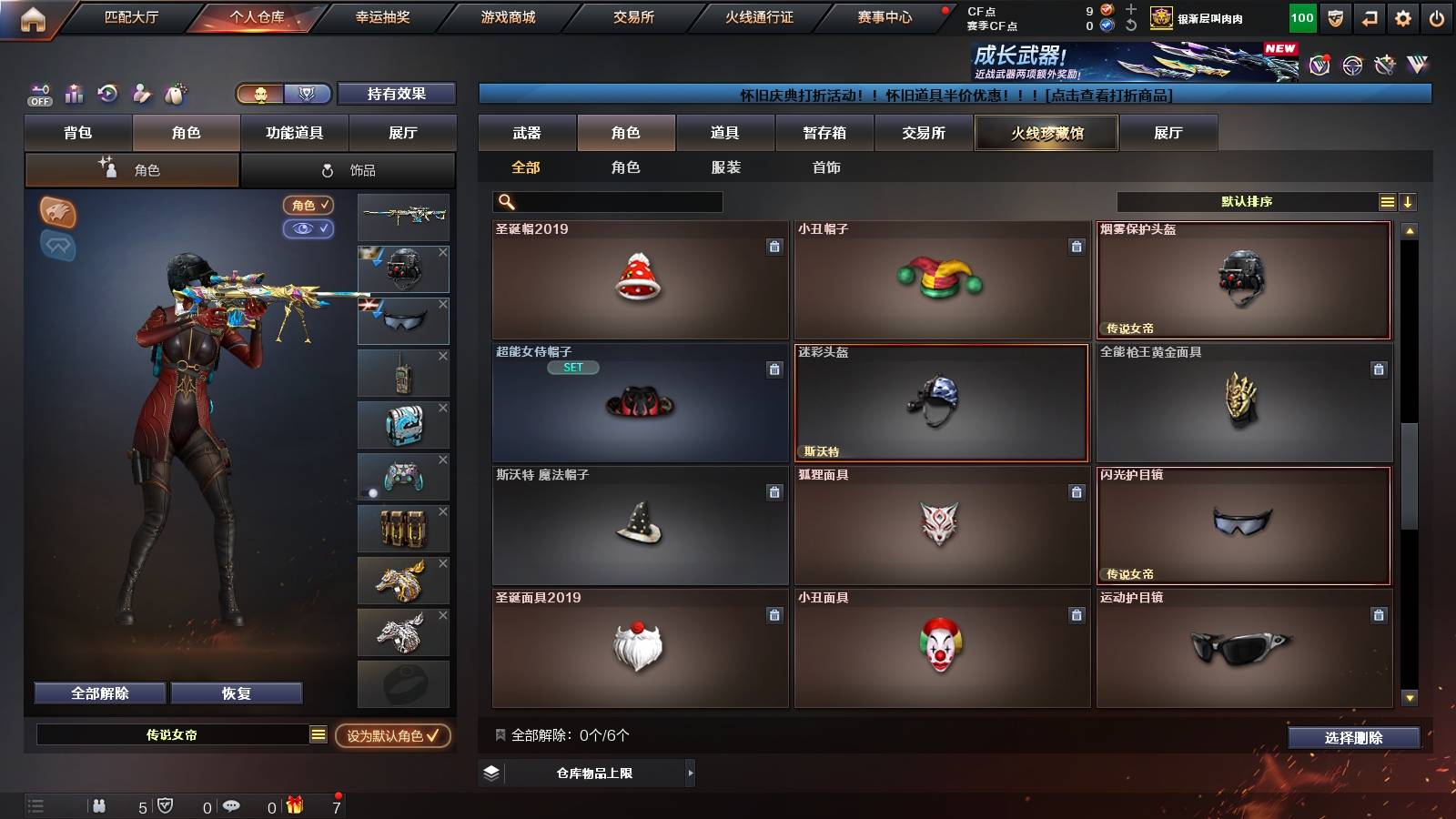1456x819 pixels.
Task: Open the 默认排序 sort dropdown
Action: click(x=1247, y=201)
